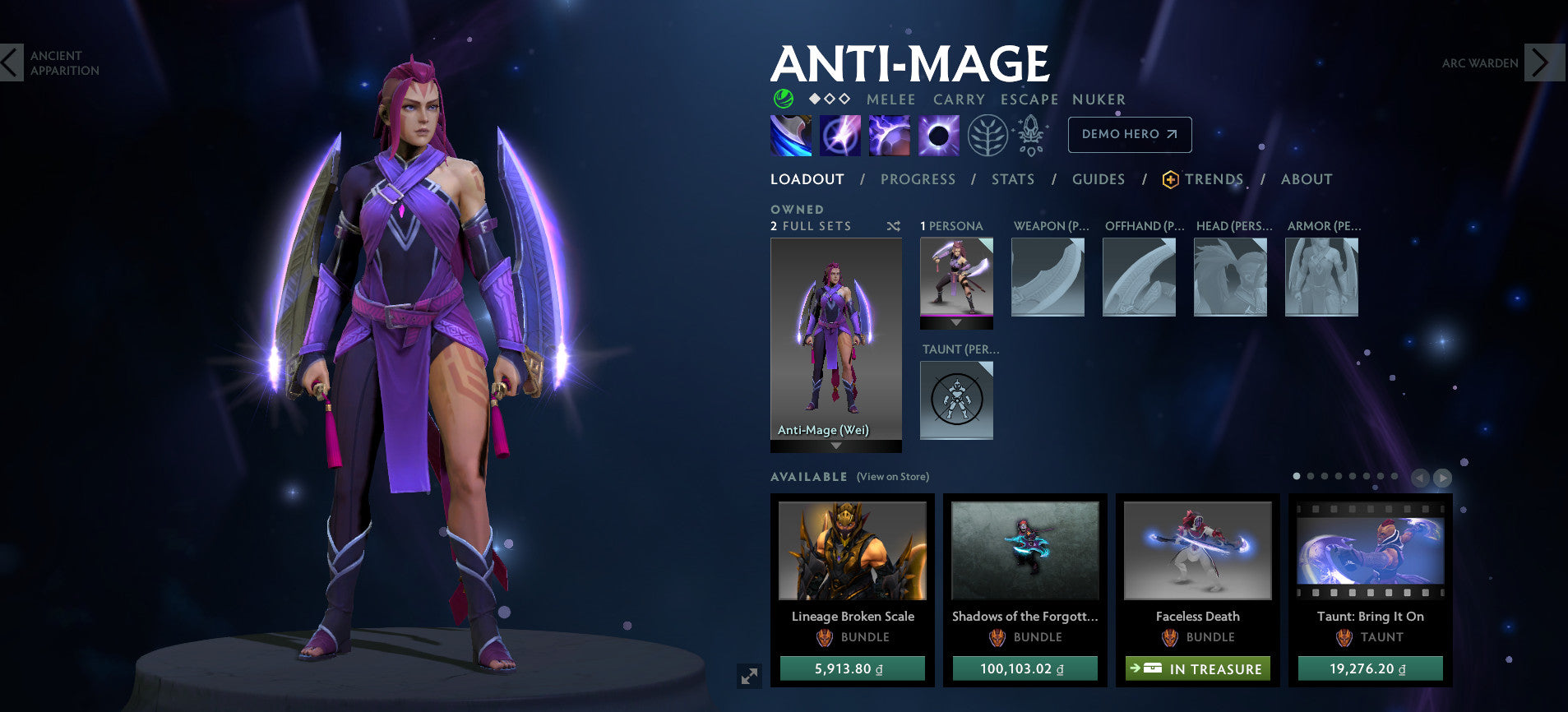
Task: Open the talent tree icon
Action: [x=989, y=135]
